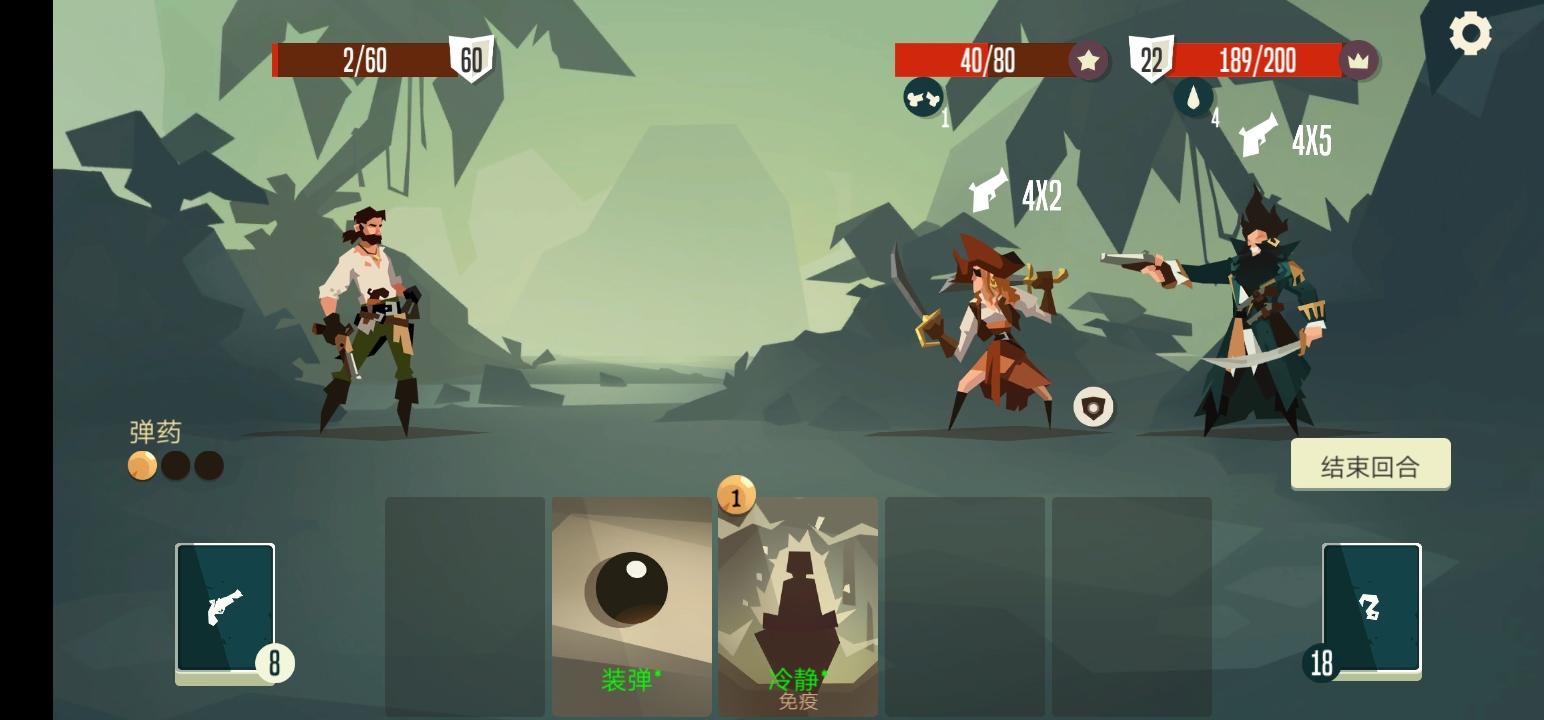The width and height of the screenshot is (1544, 720).
Task: Click the shield badge showing 22
Action: (x=1151, y=59)
